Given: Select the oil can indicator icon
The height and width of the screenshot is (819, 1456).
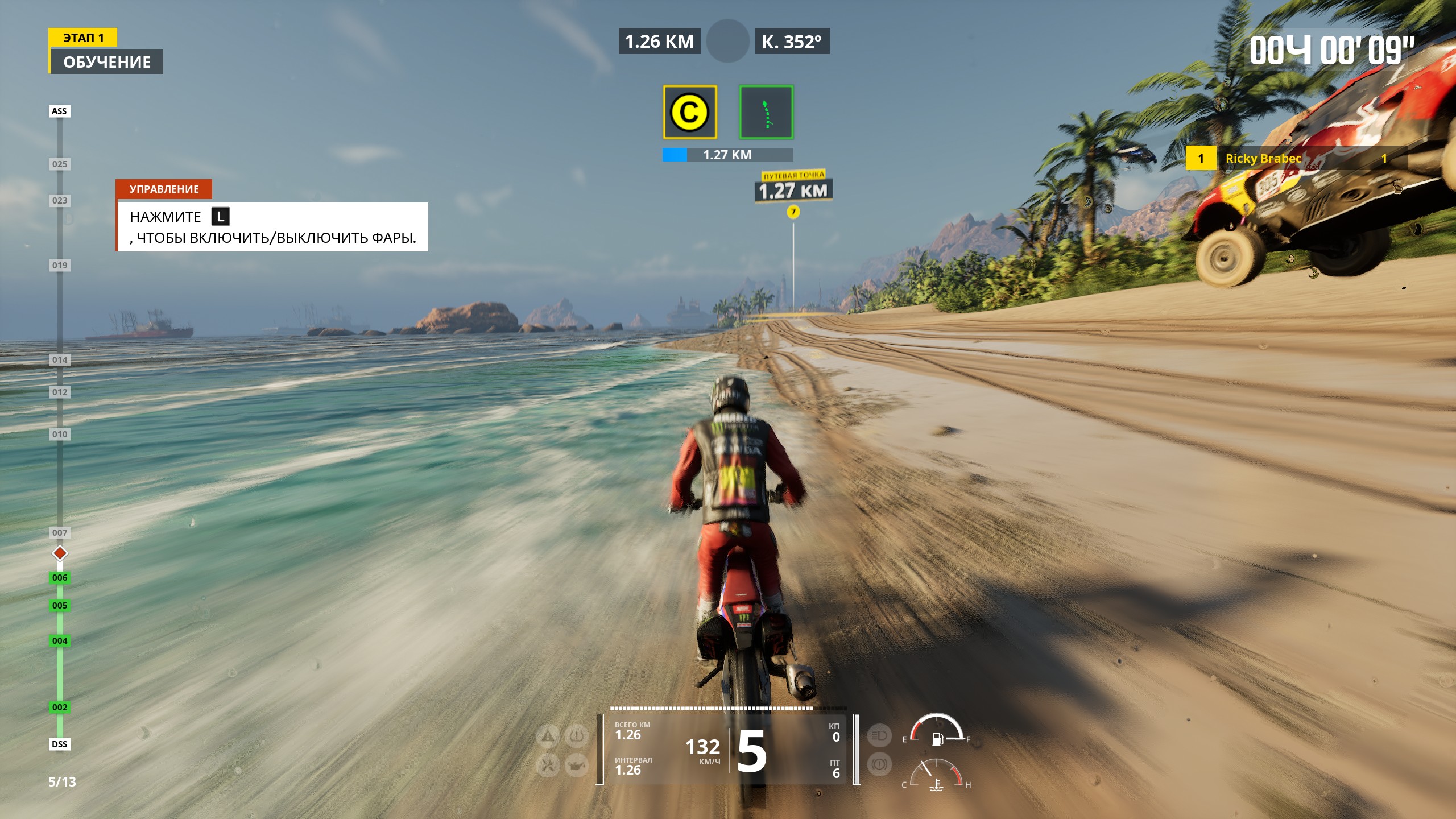Looking at the screenshot, I should 576,766.
